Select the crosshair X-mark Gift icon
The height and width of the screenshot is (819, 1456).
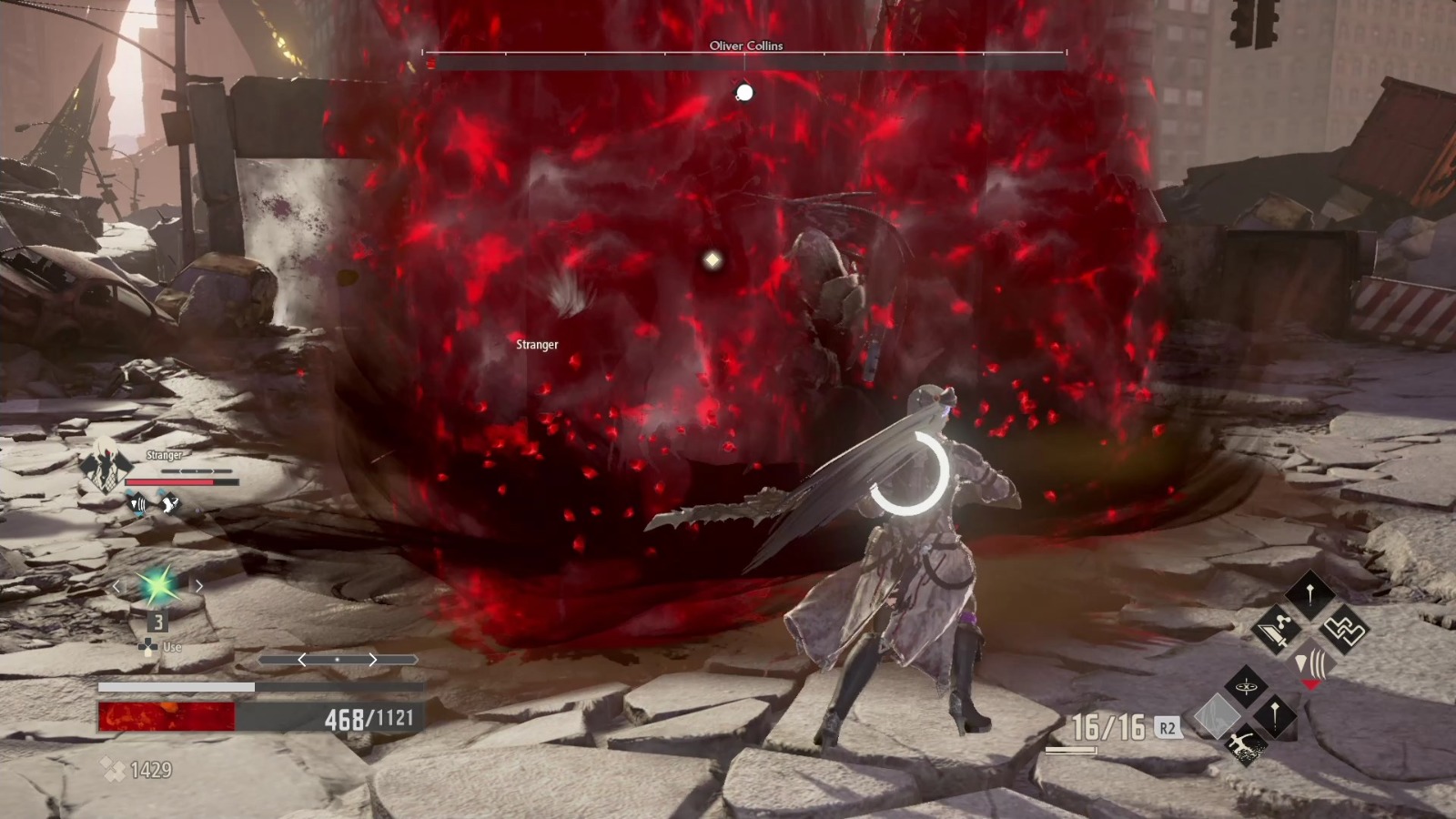pos(1246,686)
